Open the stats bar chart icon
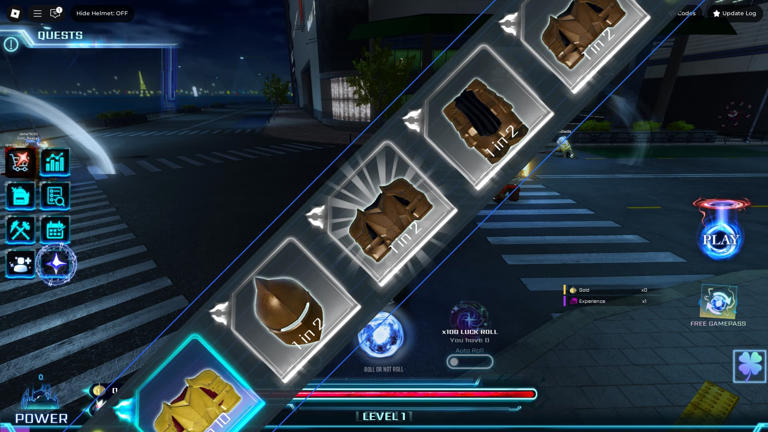768x432 pixels. [x=55, y=162]
